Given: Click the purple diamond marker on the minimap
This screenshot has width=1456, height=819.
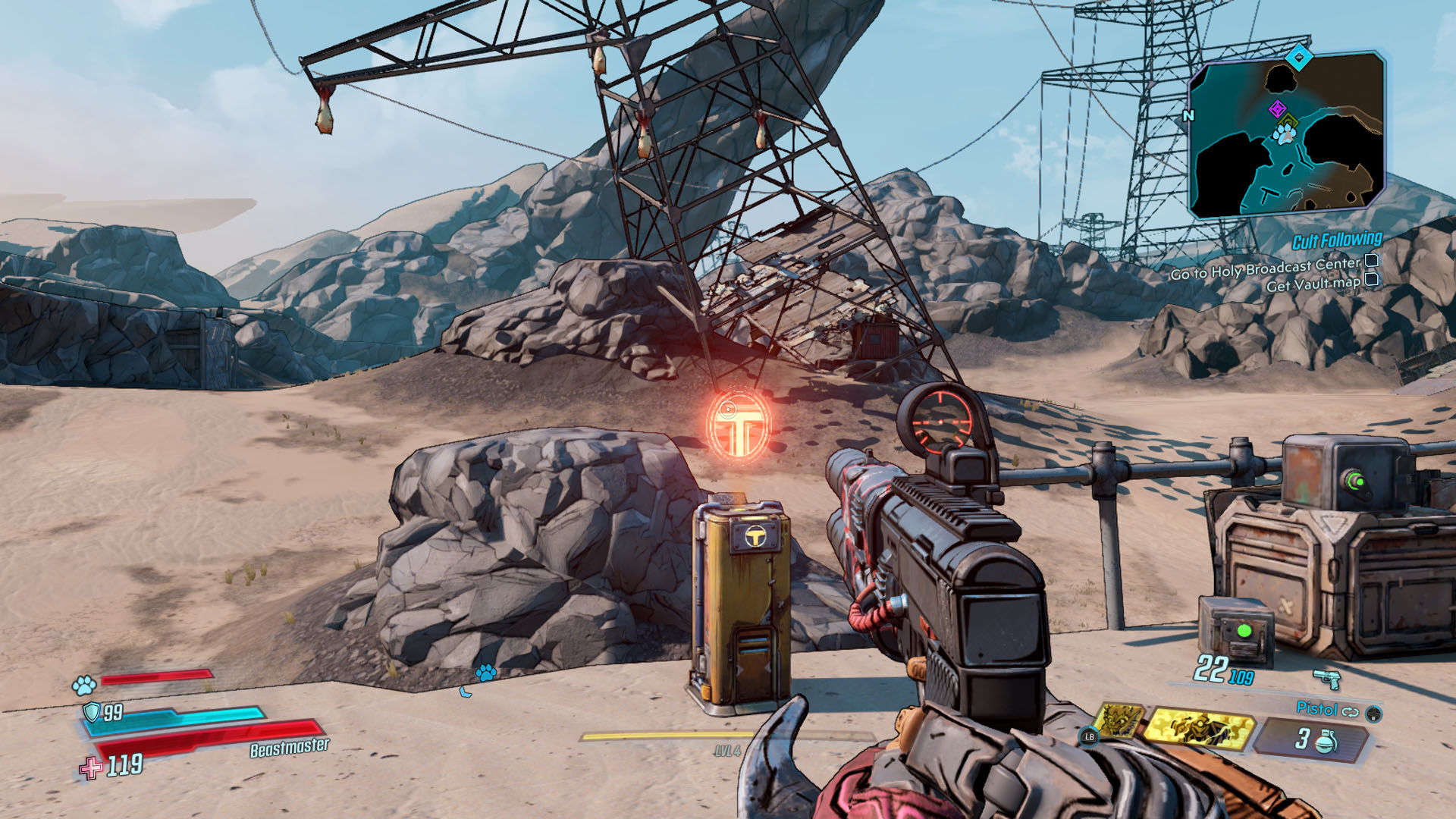Looking at the screenshot, I should pos(1277,108).
